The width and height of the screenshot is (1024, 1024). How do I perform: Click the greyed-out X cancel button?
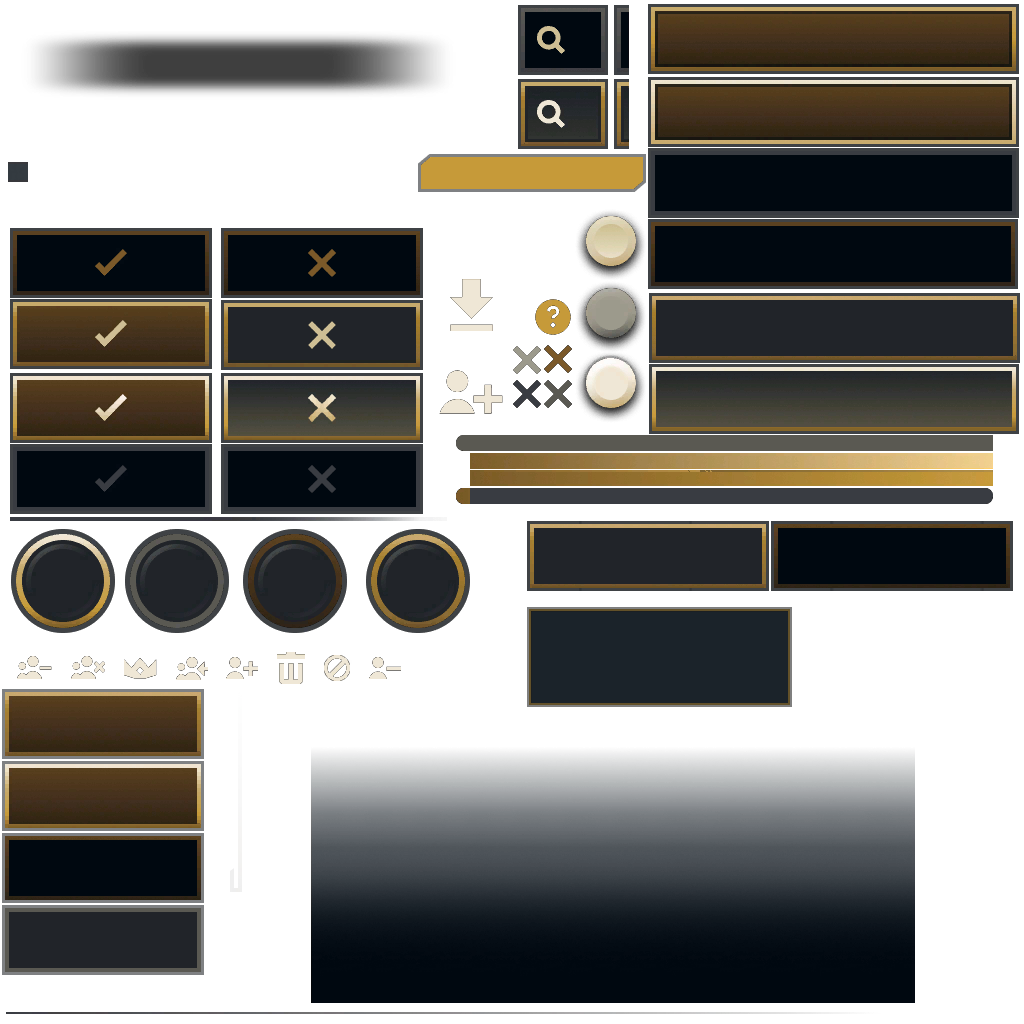click(322, 479)
